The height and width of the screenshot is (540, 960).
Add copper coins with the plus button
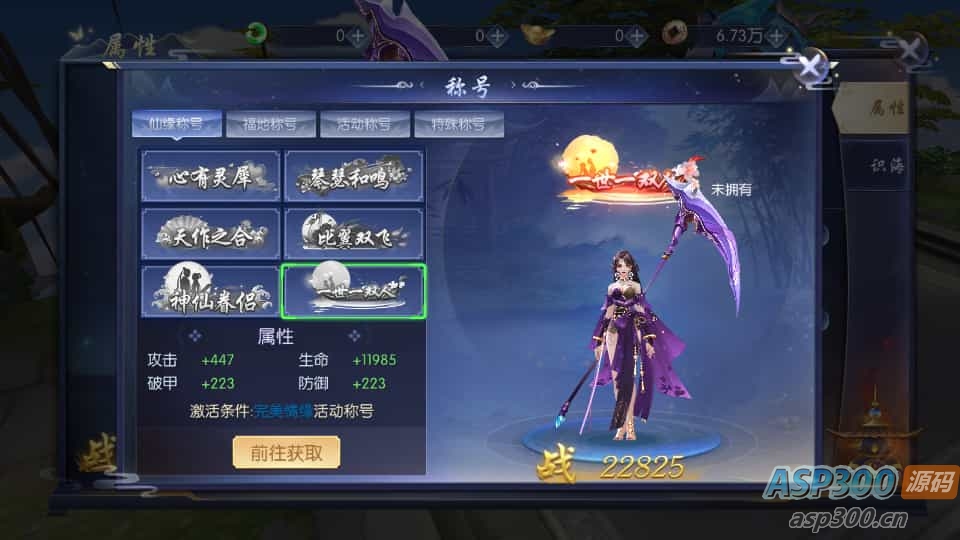tap(777, 35)
